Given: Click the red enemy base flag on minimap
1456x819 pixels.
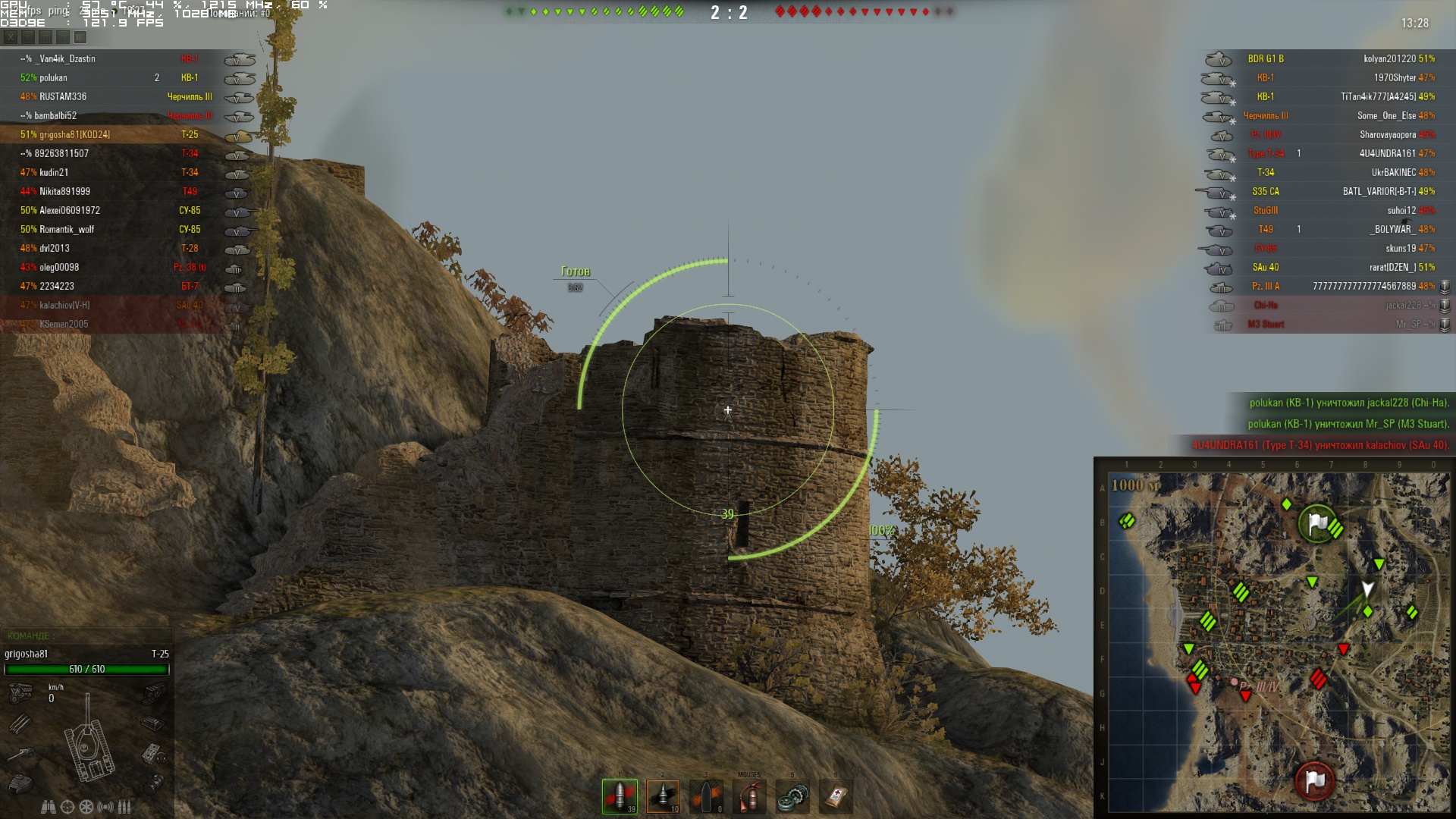Looking at the screenshot, I should point(1315,780).
